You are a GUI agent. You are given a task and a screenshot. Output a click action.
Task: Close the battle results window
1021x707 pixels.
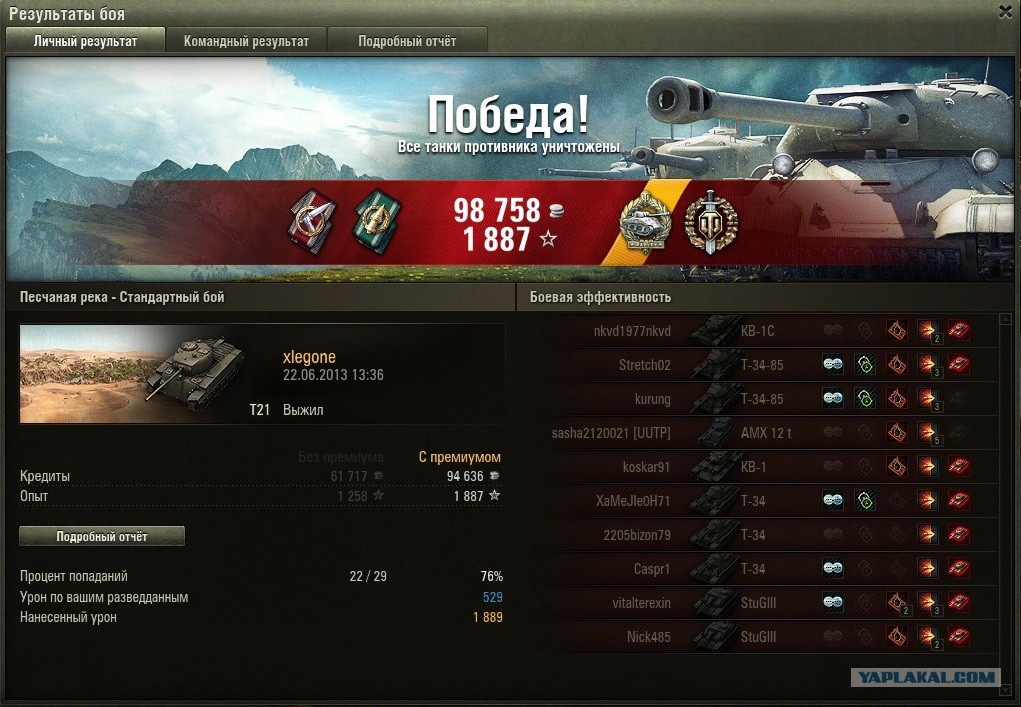pos(1005,12)
